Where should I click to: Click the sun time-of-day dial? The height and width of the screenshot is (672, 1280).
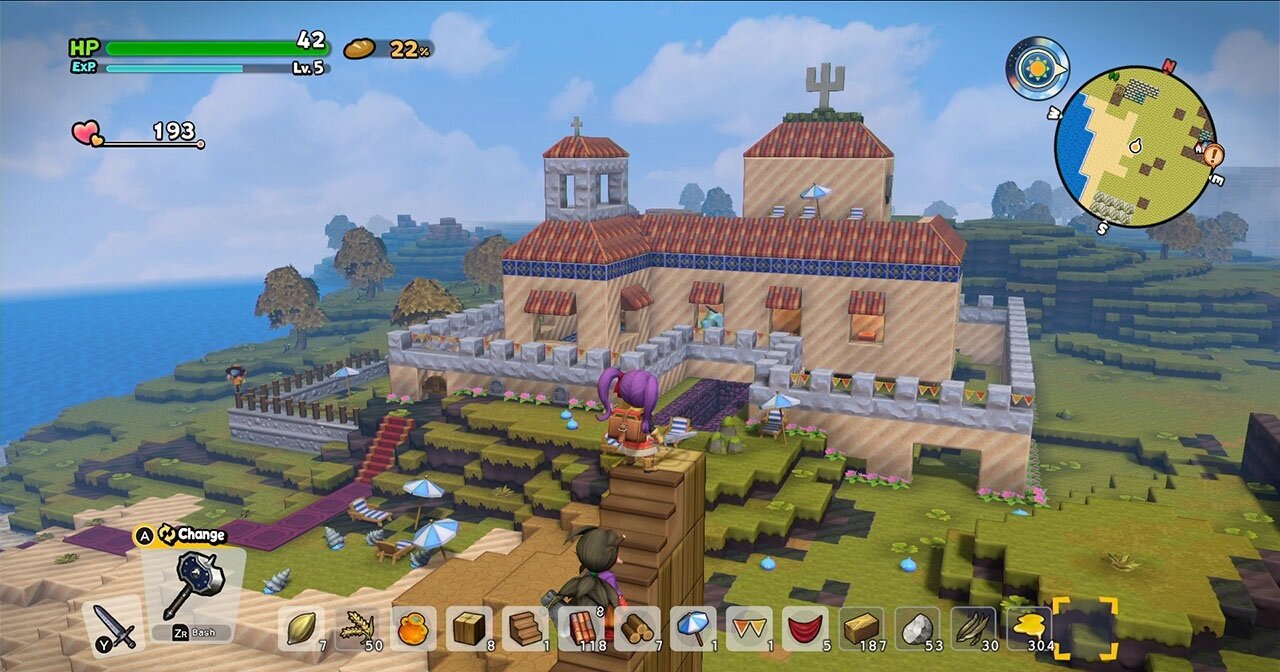tap(1037, 69)
